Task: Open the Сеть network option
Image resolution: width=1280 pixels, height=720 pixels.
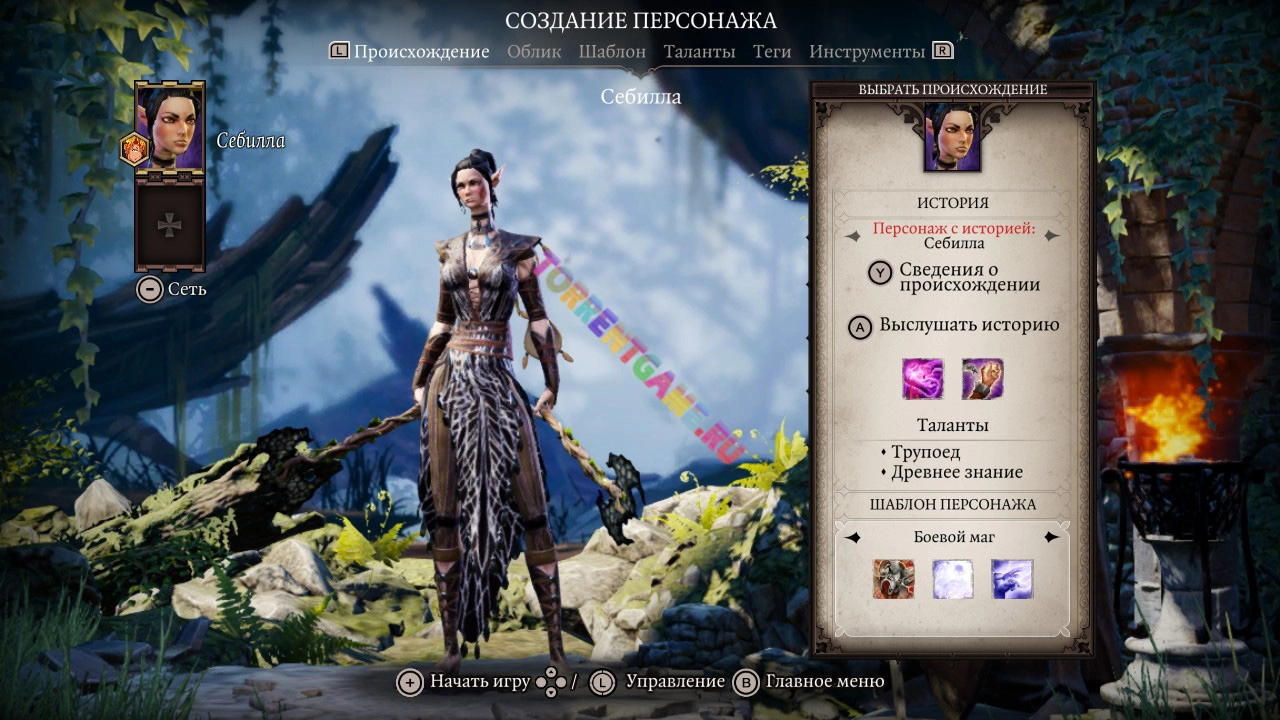Action: coord(173,290)
